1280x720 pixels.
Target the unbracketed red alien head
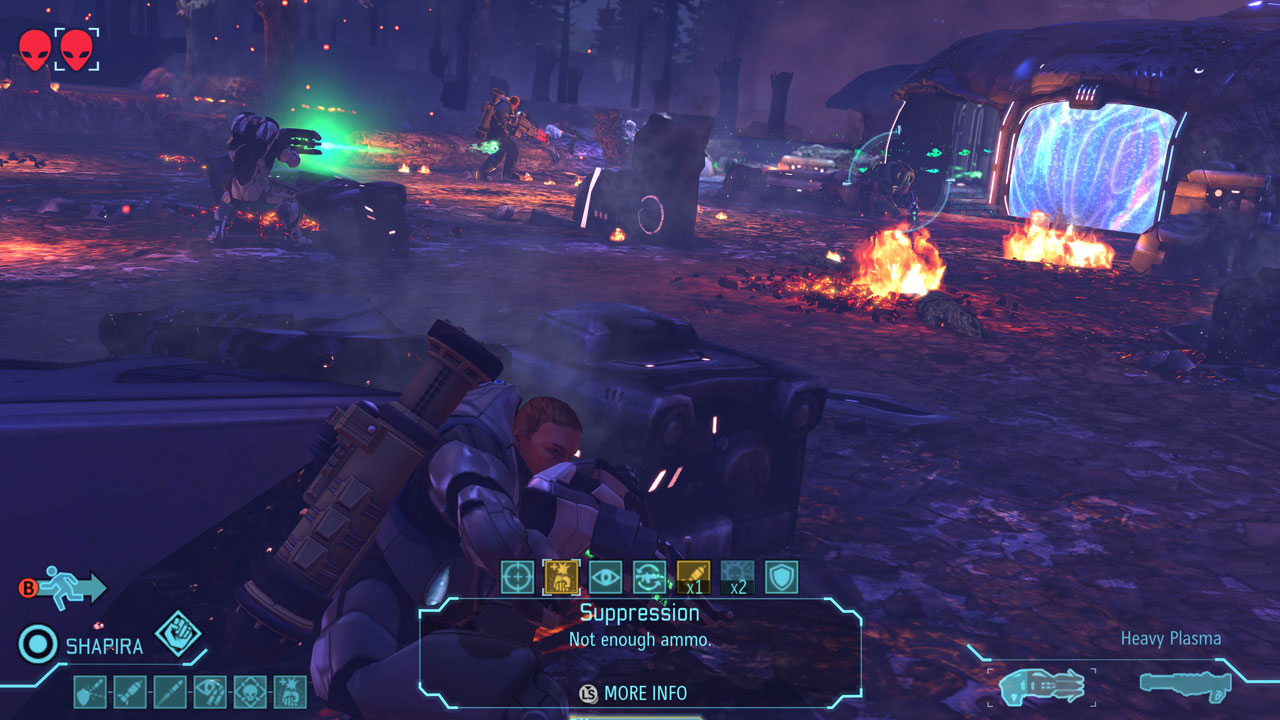point(34,49)
